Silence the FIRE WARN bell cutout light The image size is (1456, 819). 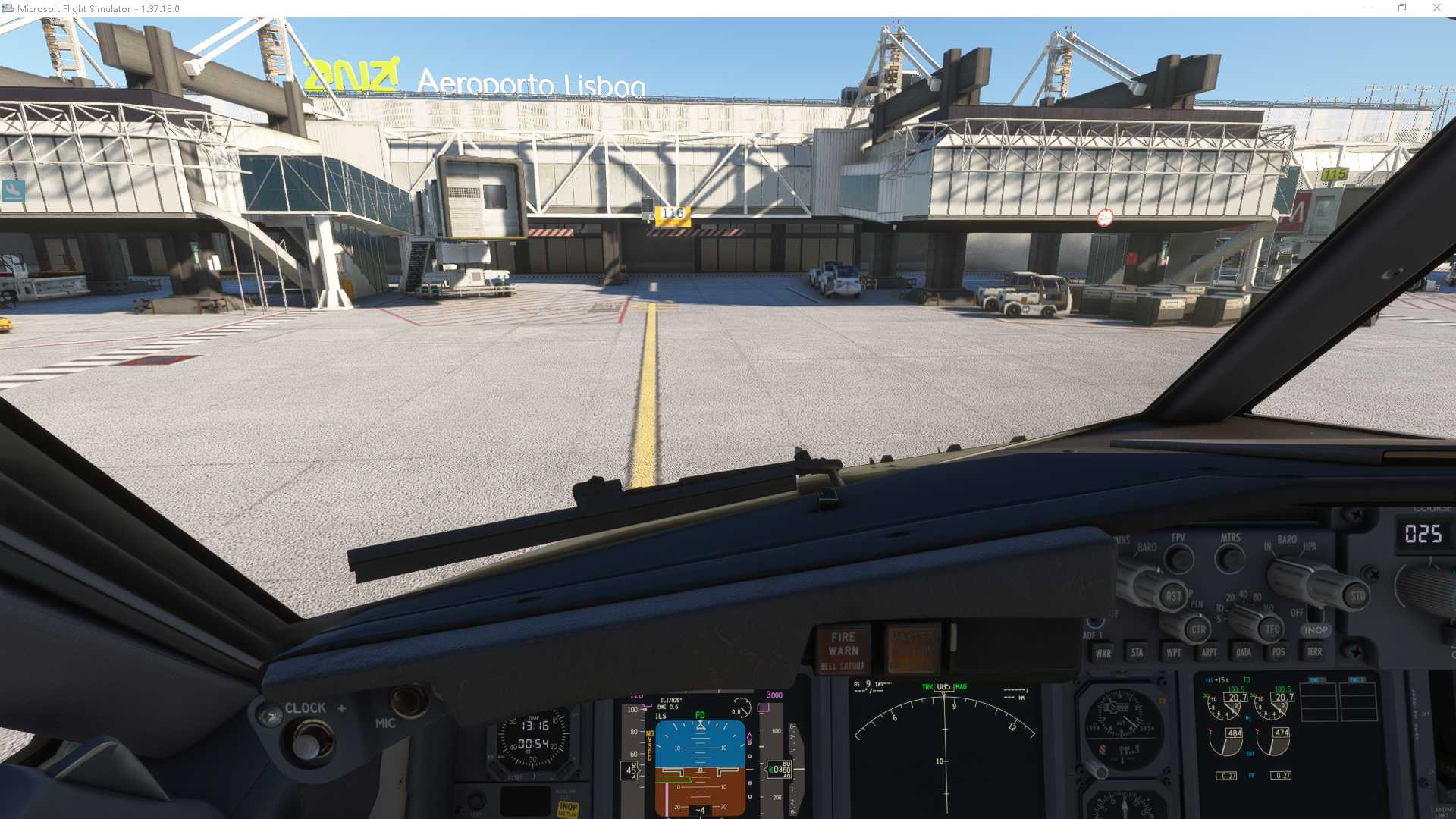tap(843, 651)
